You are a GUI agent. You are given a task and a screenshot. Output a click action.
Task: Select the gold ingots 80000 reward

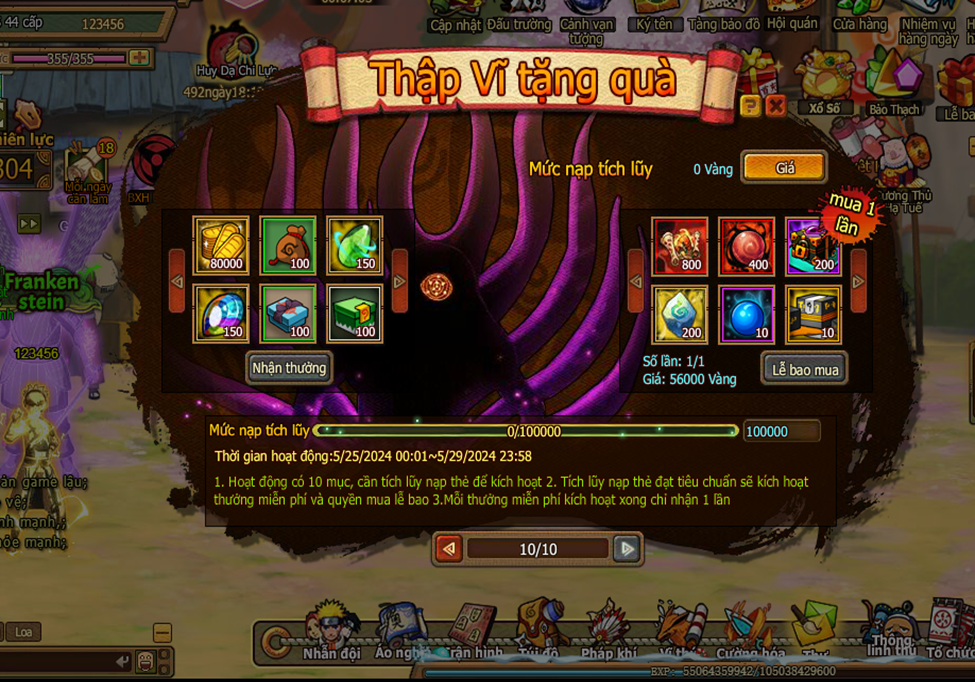[x=221, y=245]
